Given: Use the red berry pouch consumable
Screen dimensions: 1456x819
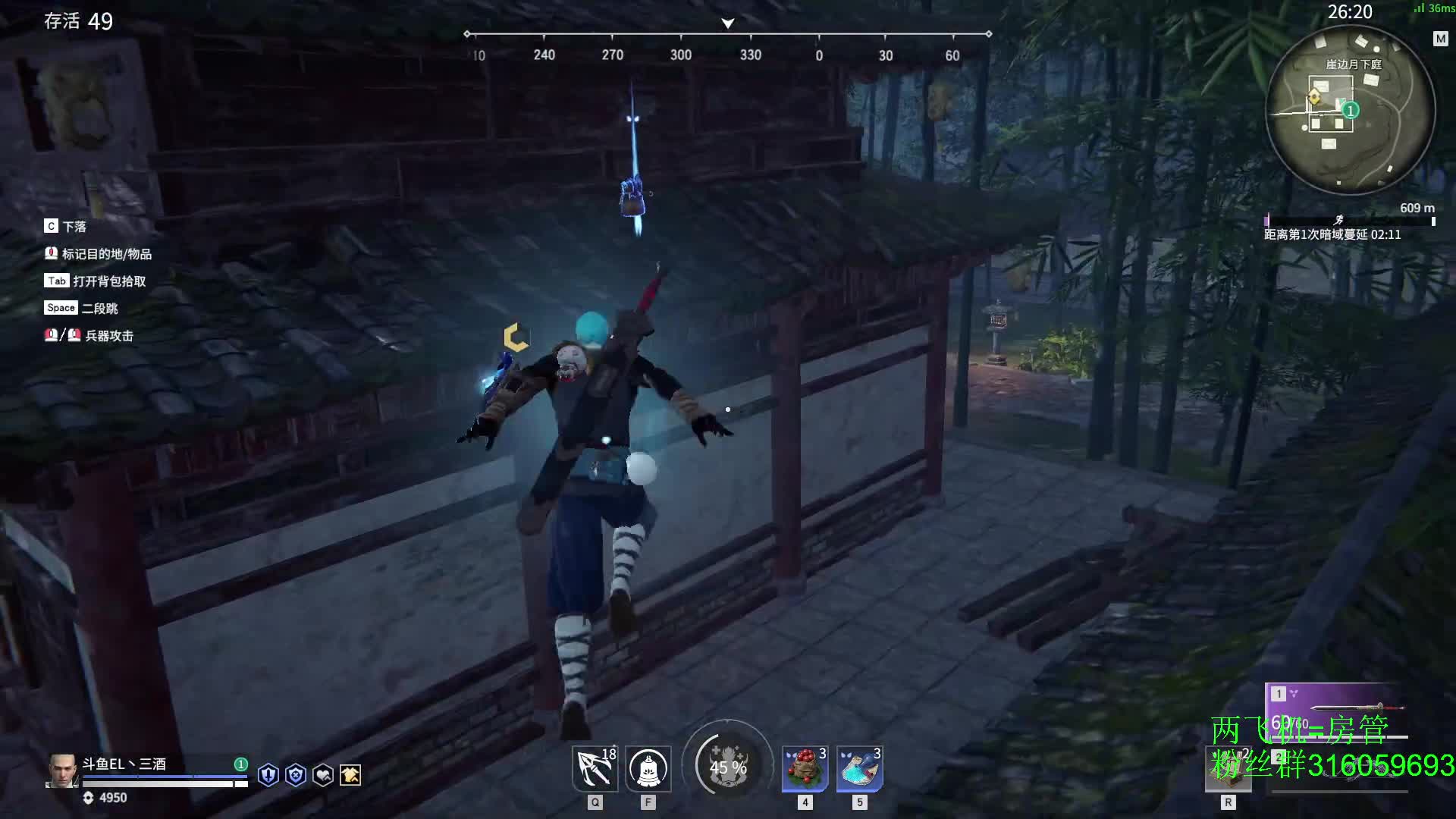Looking at the screenshot, I should [x=805, y=768].
